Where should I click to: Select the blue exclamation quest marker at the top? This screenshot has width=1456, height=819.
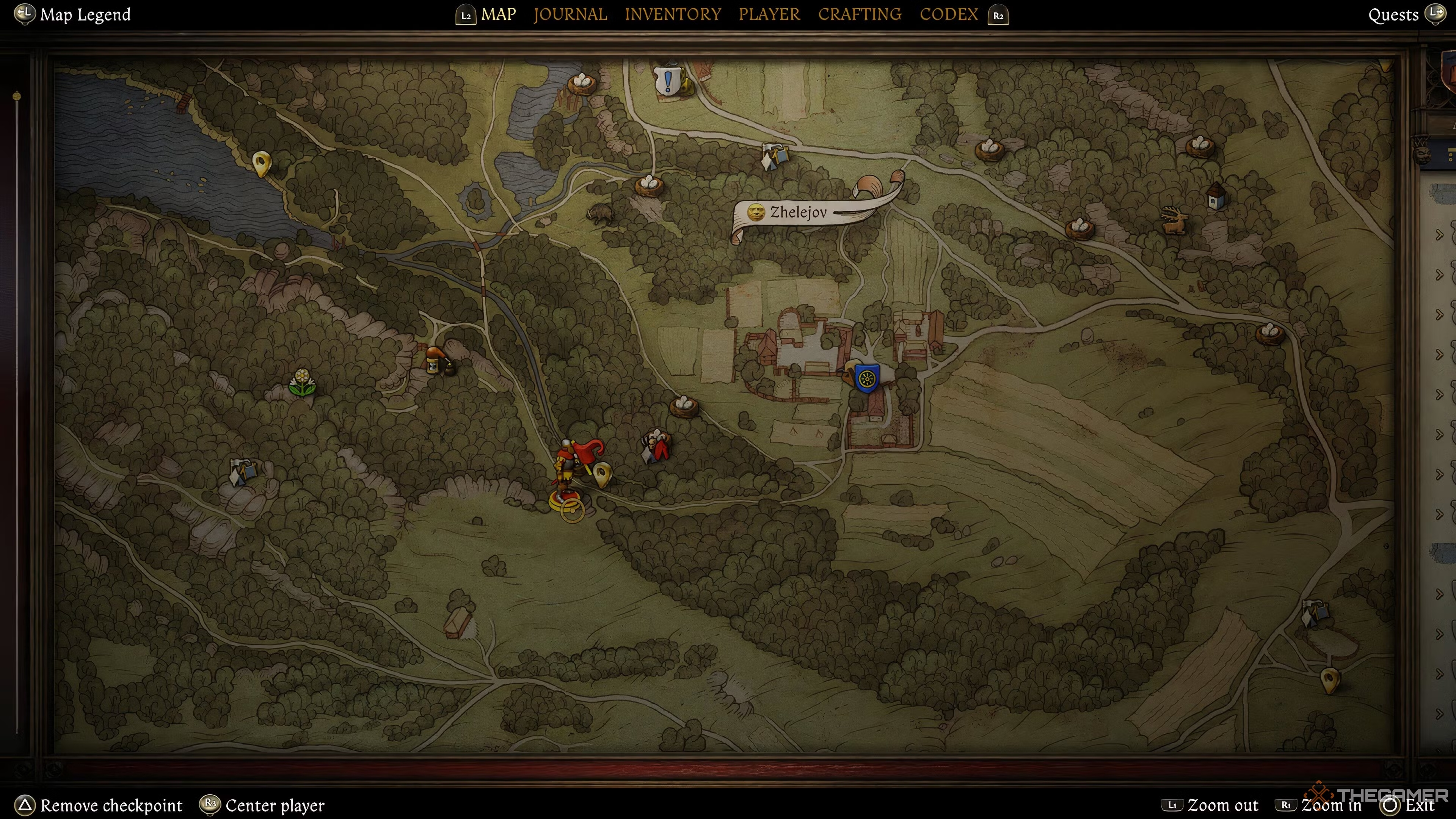point(667,81)
